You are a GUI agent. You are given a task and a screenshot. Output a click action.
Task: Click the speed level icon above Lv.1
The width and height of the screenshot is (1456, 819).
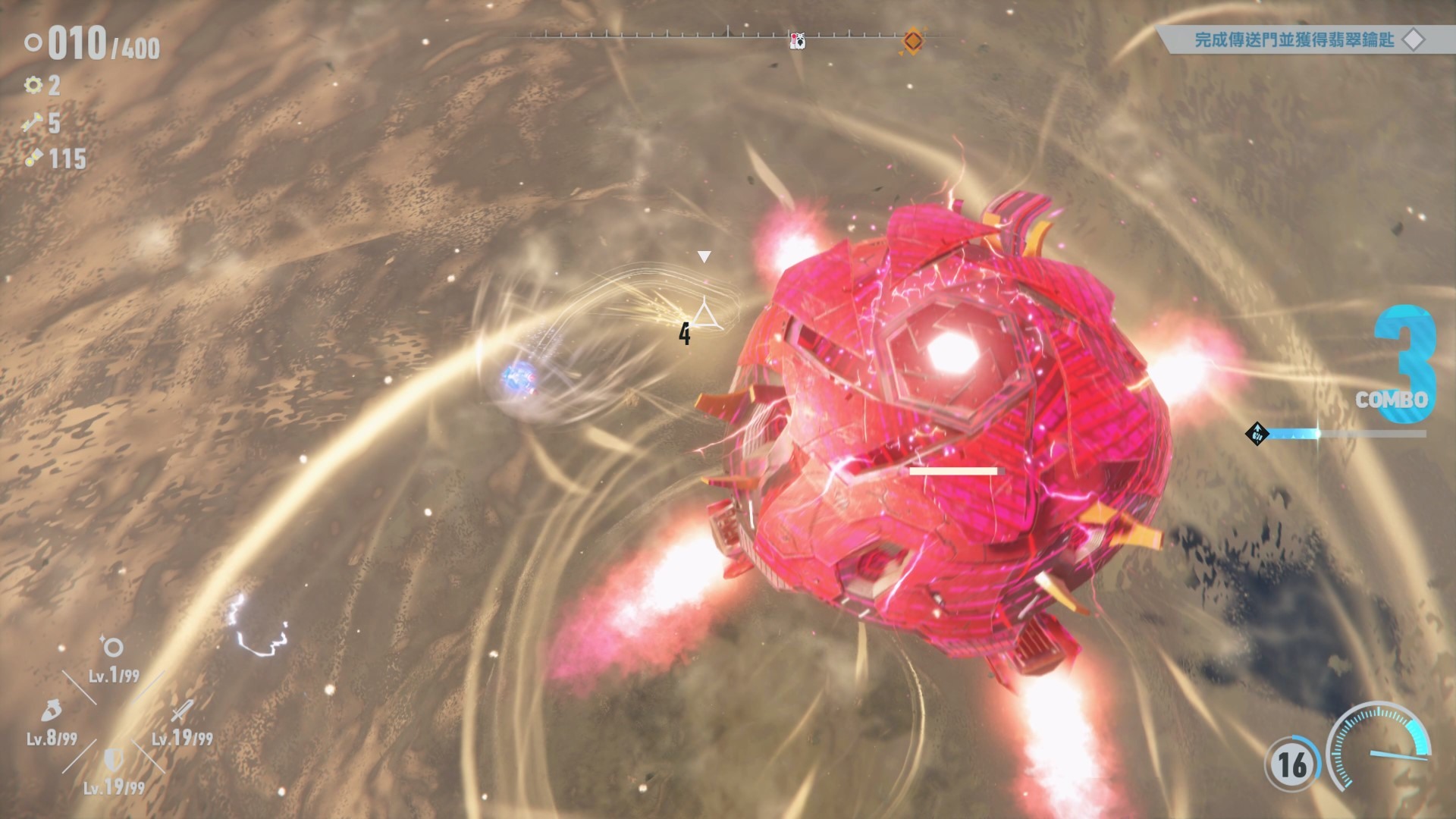(112, 647)
